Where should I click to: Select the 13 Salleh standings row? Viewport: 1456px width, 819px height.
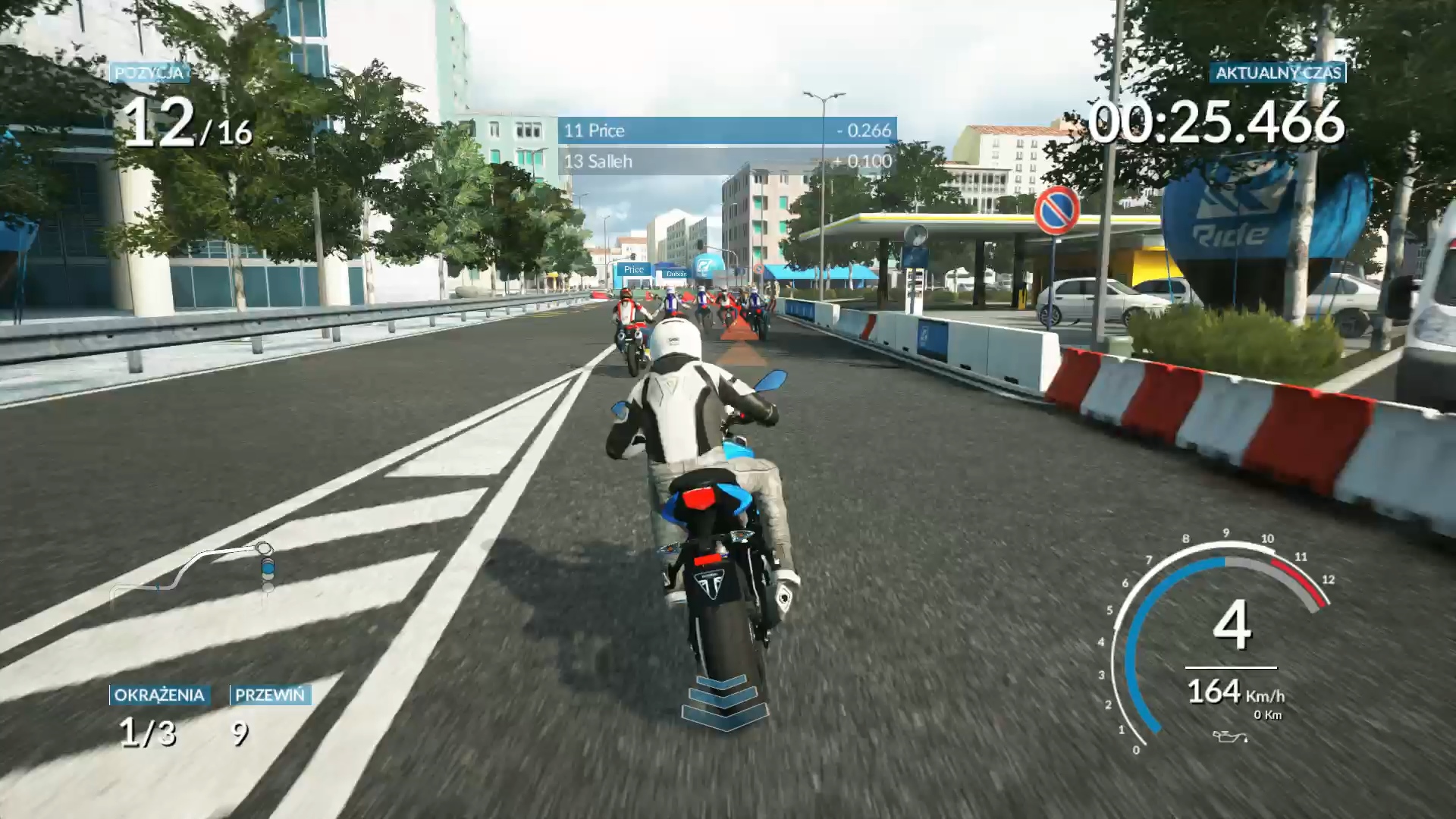point(726,161)
